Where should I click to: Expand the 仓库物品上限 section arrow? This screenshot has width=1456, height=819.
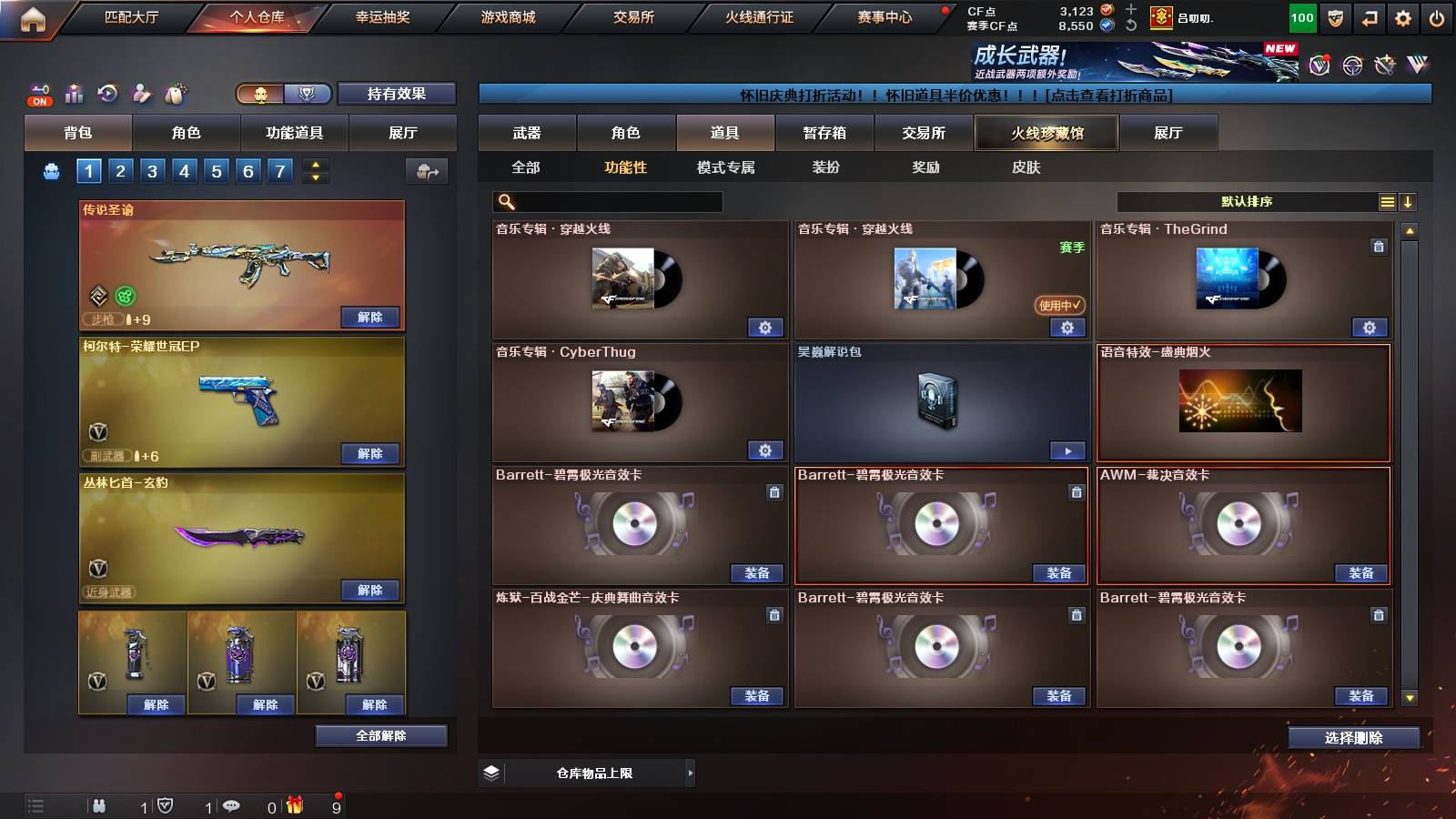click(692, 772)
